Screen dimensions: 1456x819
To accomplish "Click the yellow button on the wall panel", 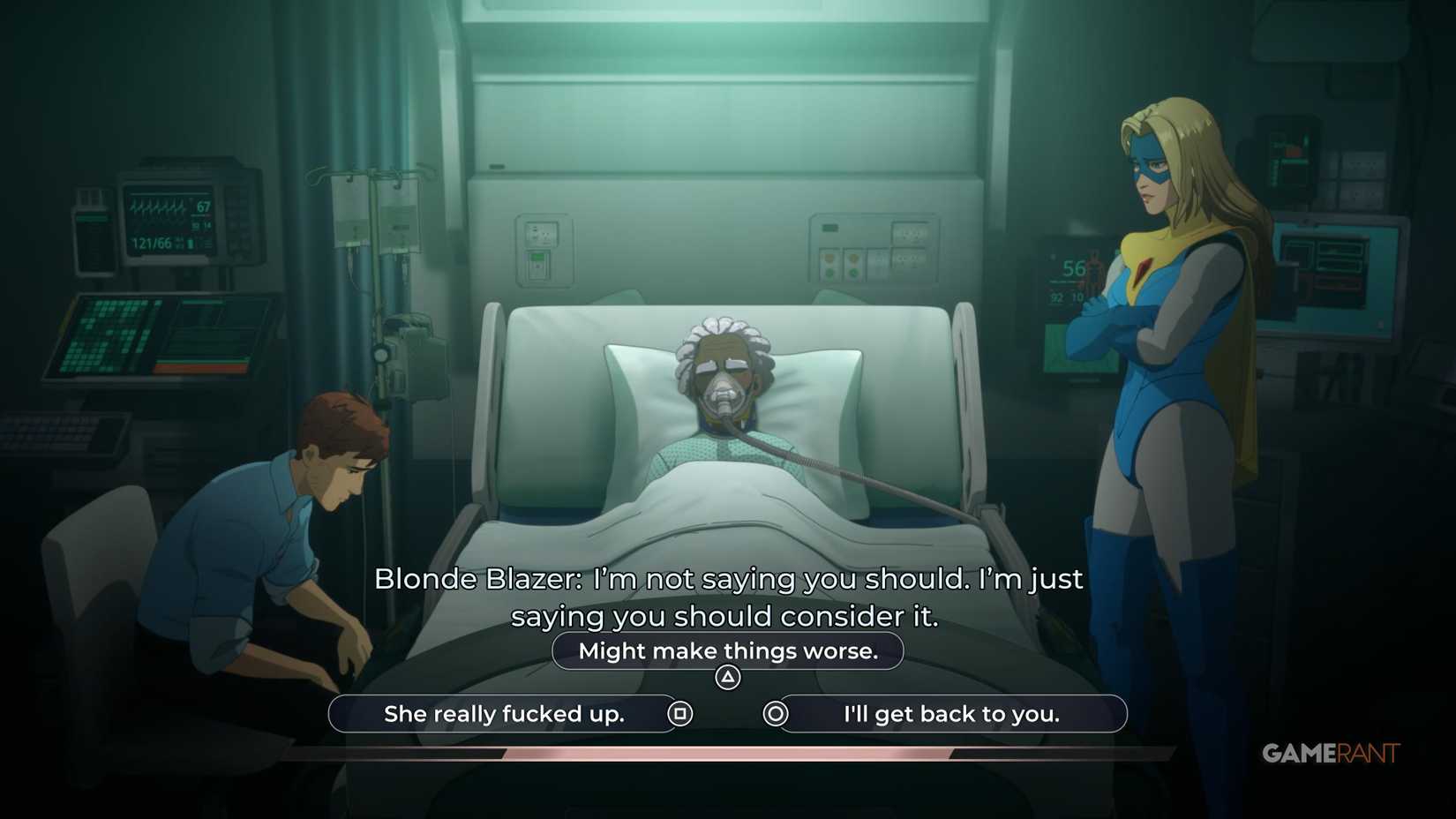I will 829,259.
